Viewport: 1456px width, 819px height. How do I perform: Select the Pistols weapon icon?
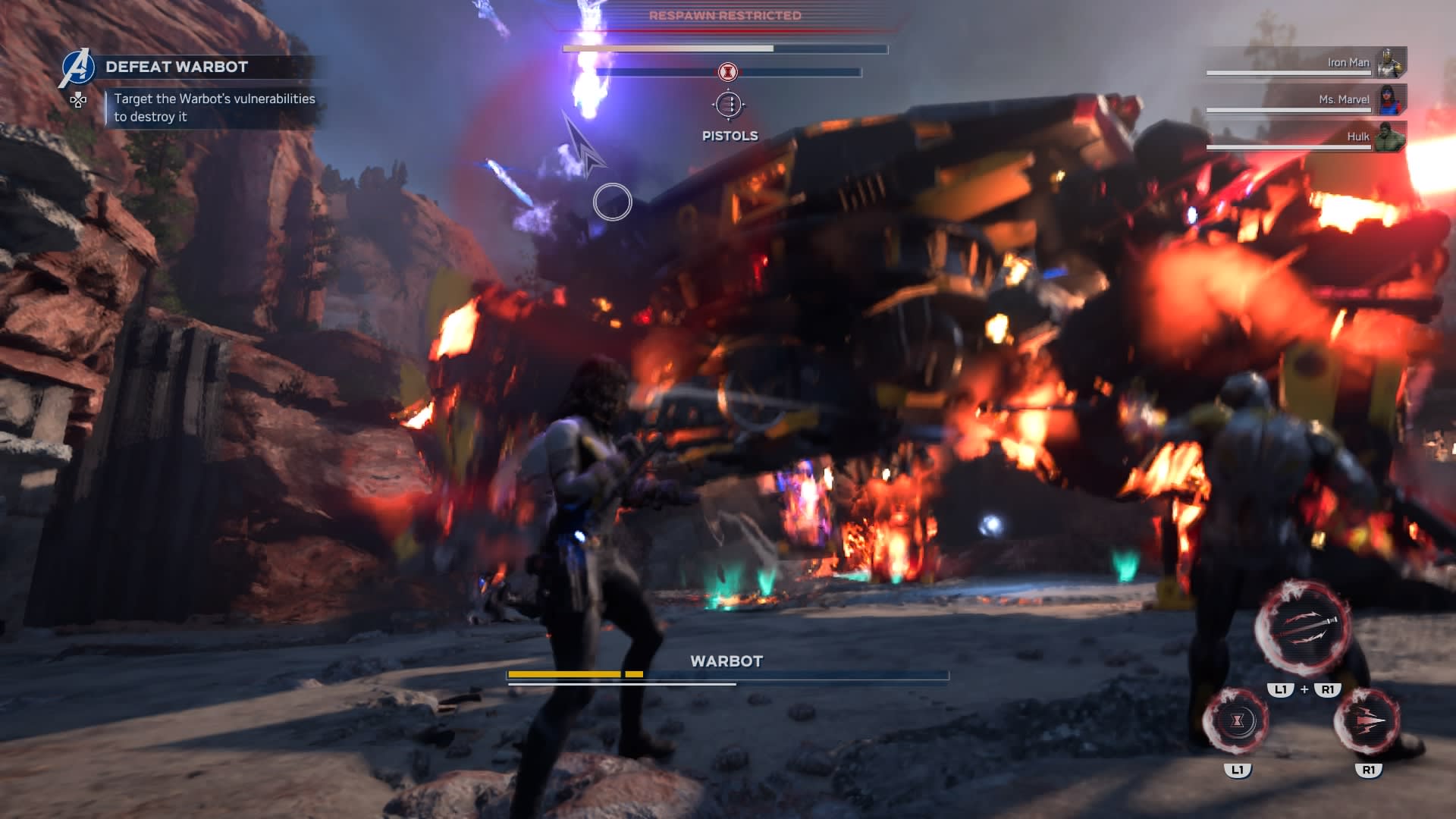[x=729, y=105]
